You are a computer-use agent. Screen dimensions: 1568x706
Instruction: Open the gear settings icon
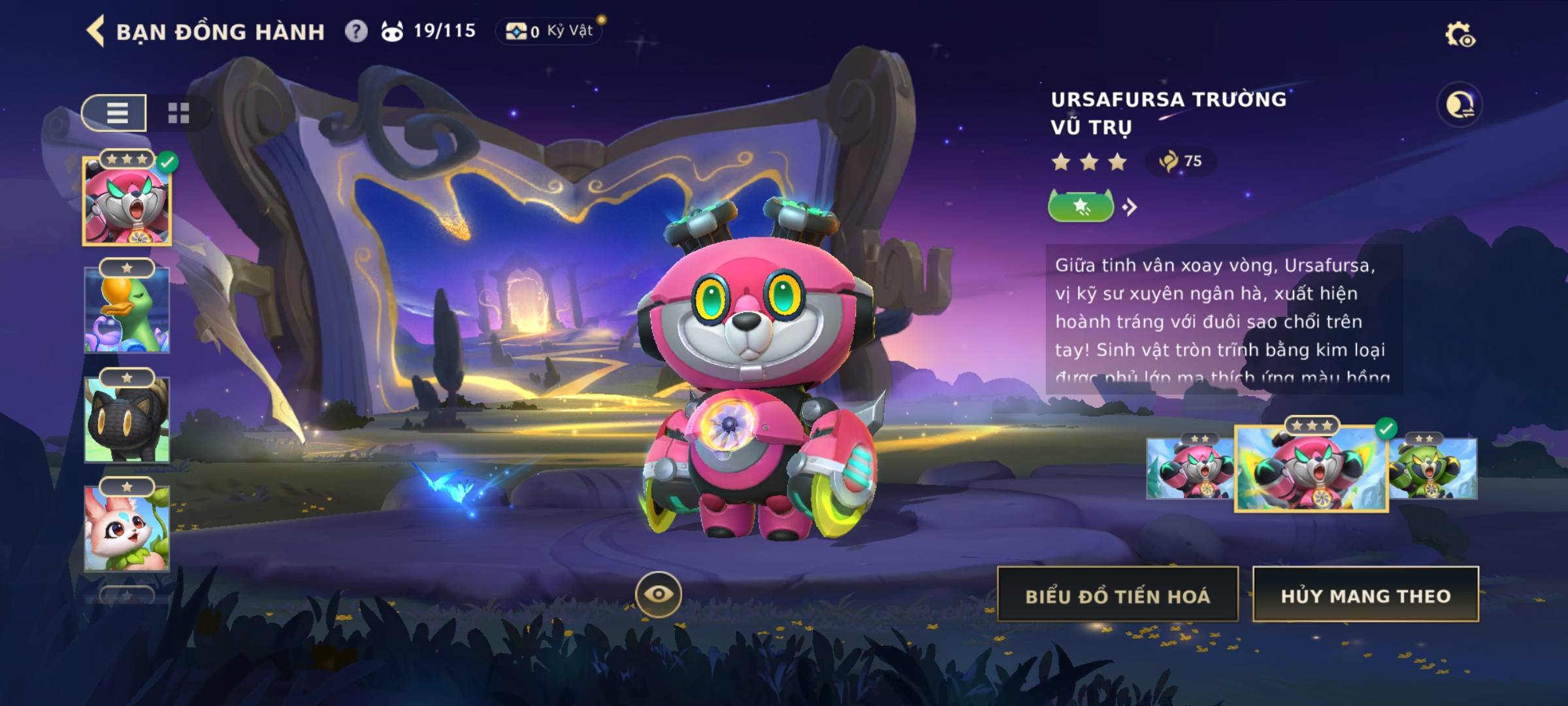[1460, 35]
